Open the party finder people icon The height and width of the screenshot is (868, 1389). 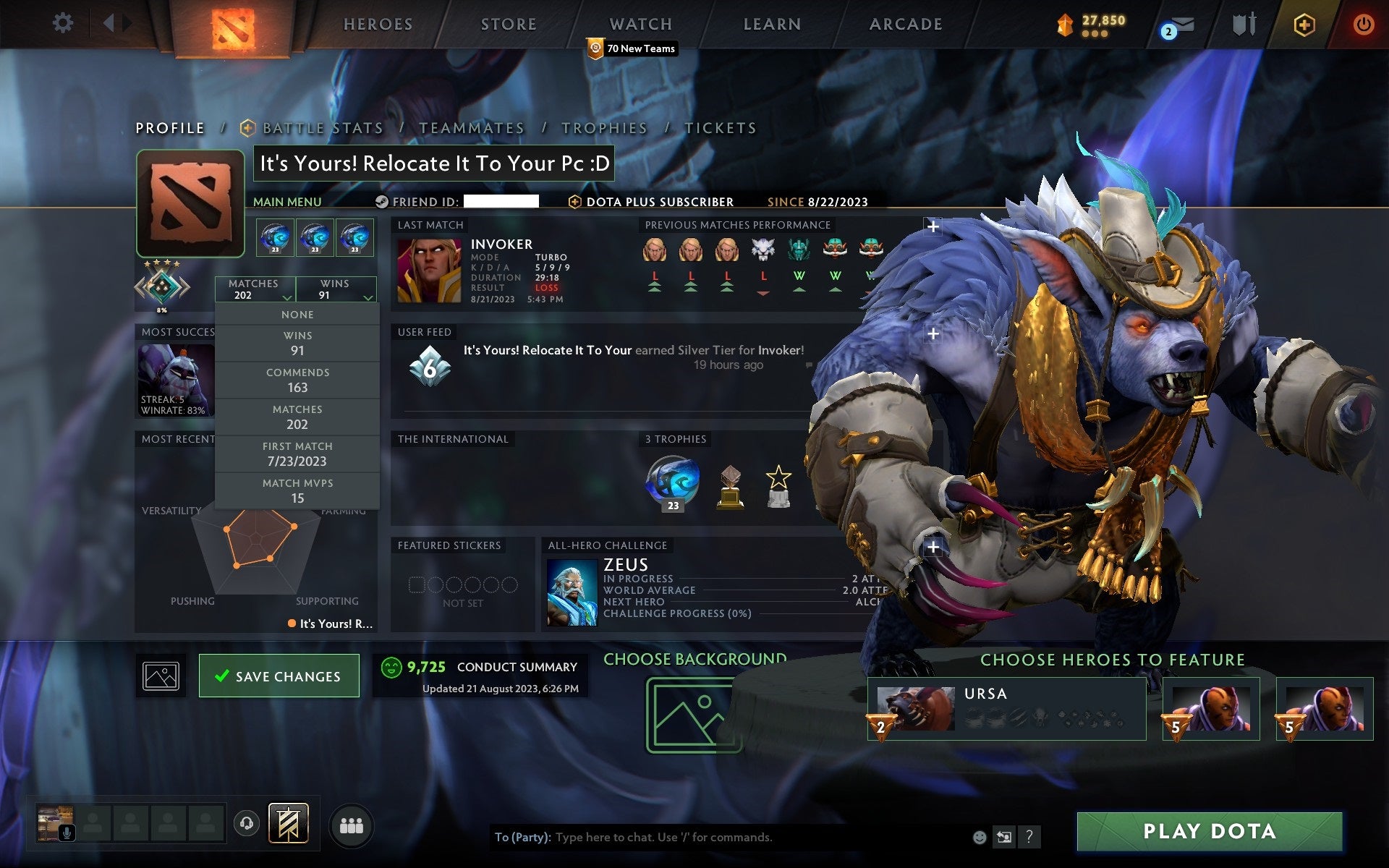351,825
